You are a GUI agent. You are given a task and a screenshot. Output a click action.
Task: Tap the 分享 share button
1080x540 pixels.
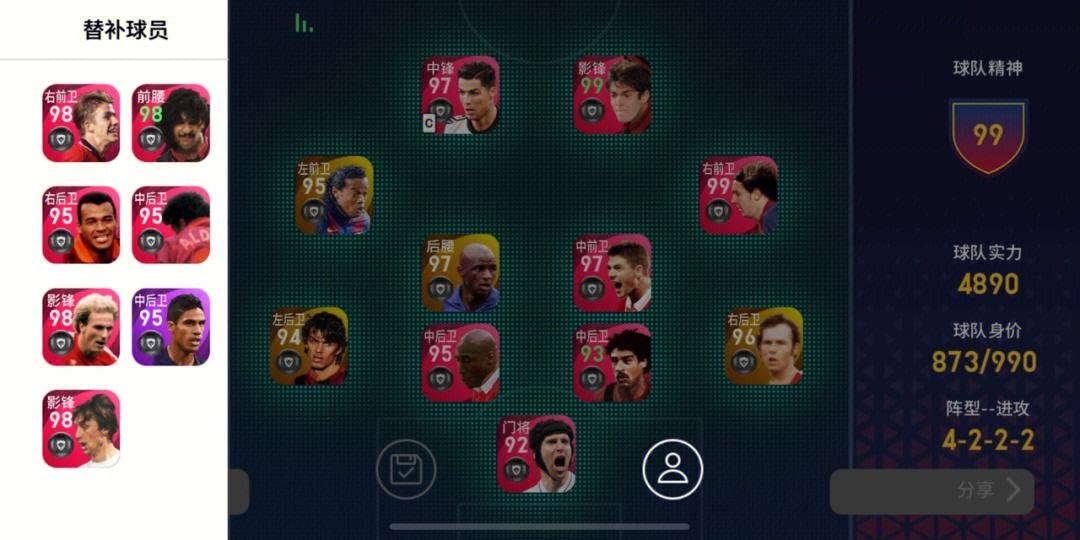coord(932,491)
